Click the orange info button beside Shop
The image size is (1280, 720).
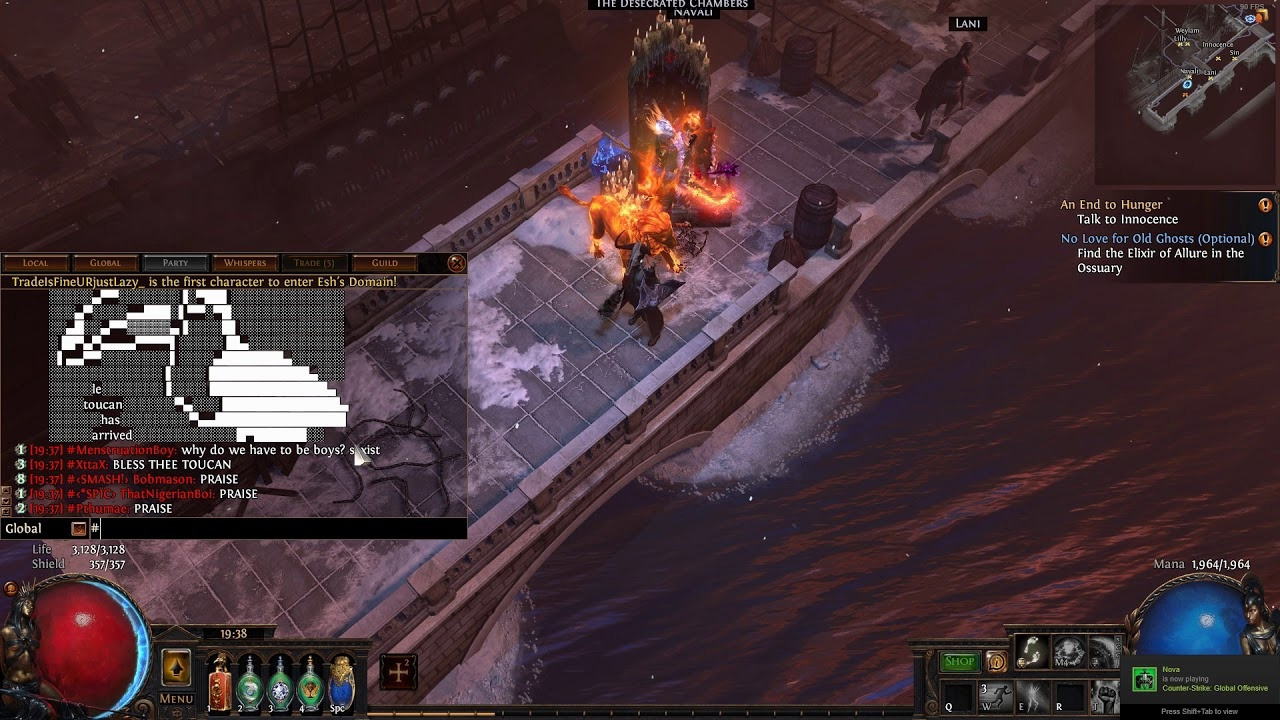tap(996, 662)
